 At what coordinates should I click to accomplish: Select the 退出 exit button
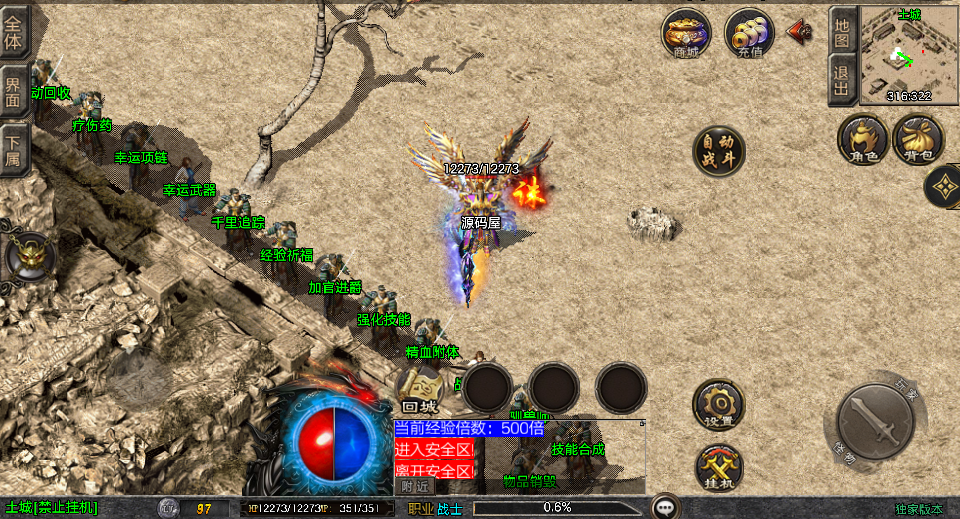coord(843,79)
